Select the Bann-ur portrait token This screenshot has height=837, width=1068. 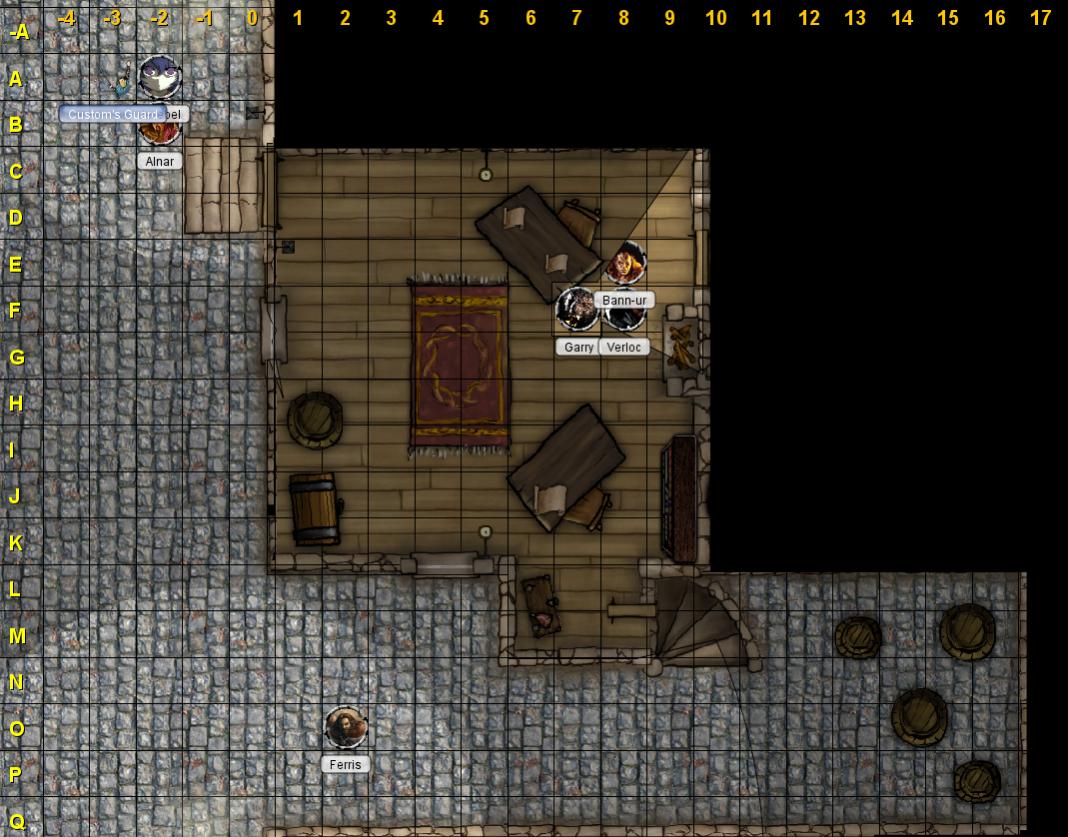(x=625, y=263)
